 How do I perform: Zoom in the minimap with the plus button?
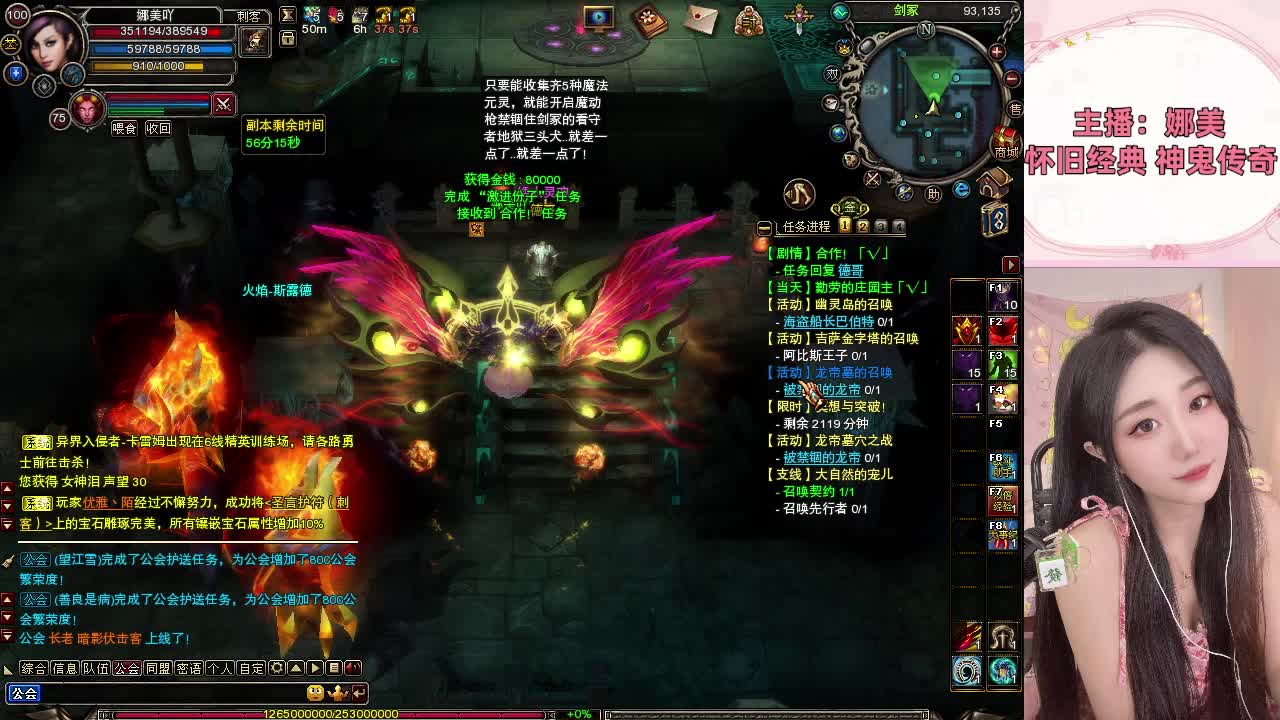pyautogui.click(x=997, y=51)
